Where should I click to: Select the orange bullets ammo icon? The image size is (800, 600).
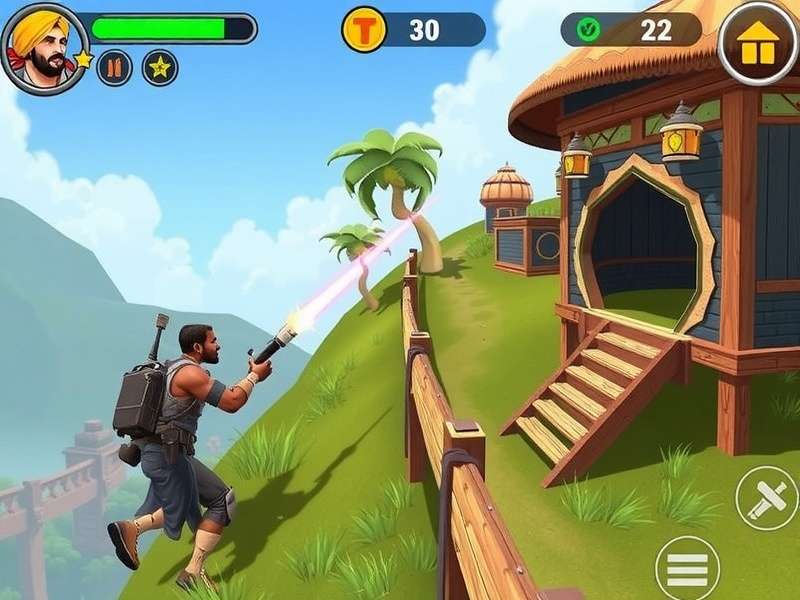click(114, 68)
